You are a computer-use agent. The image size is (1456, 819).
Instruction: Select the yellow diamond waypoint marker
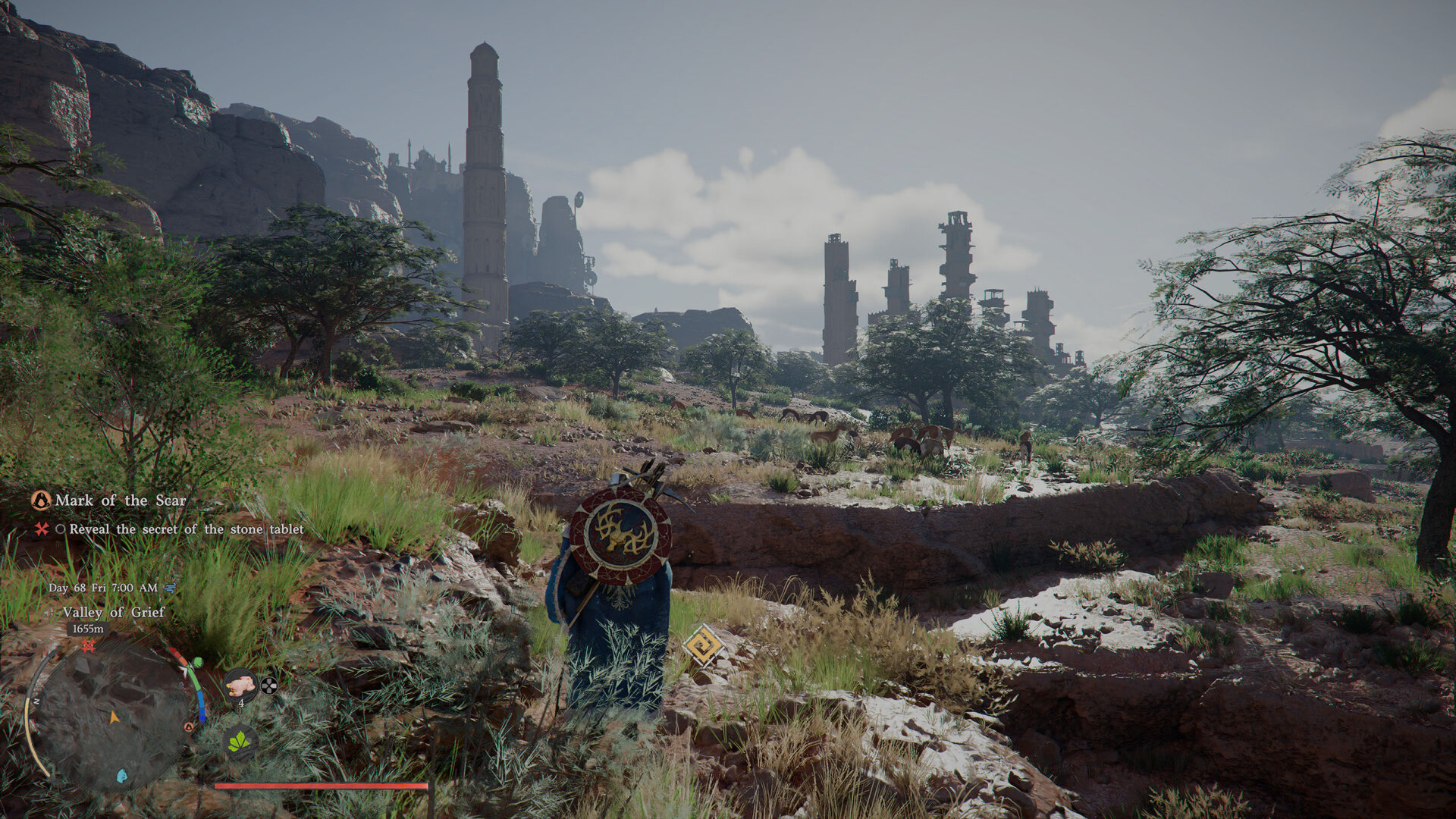pos(703,645)
